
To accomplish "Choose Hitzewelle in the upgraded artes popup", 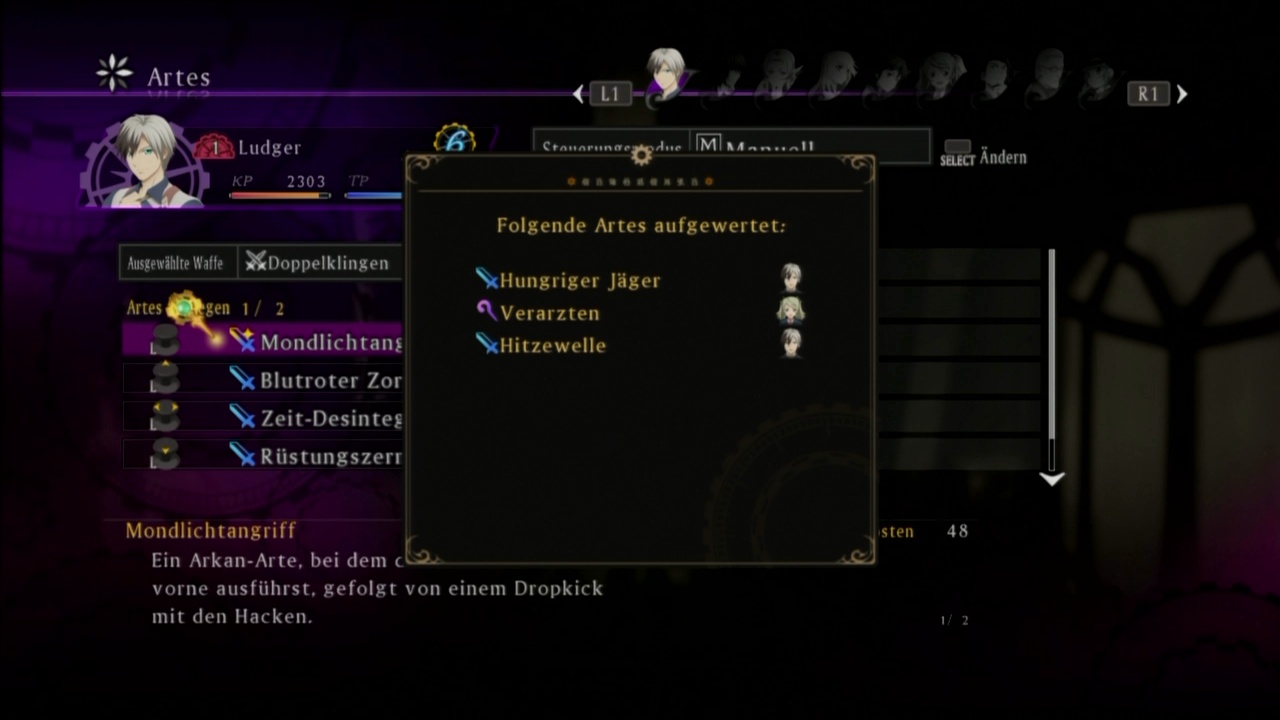I will point(553,345).
